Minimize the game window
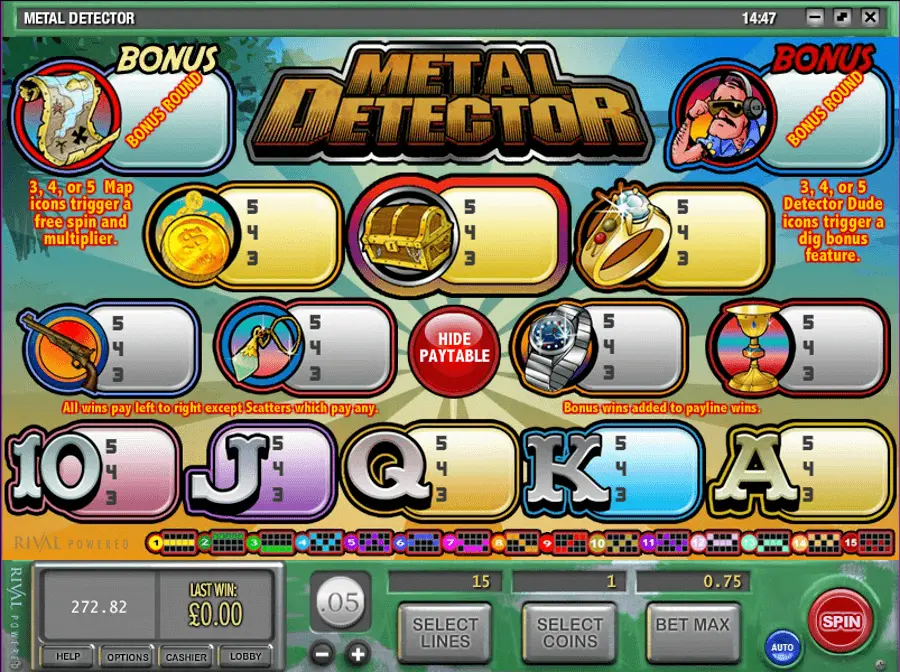The width and height of the screenshot is (900, 672). (x=817, y=17)
